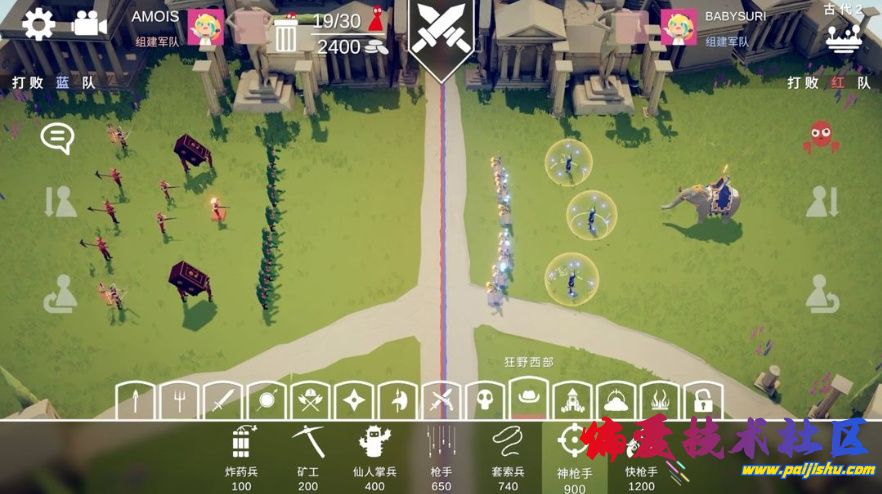
Task: Clear units with the trash can
Action: click(285, 36)
